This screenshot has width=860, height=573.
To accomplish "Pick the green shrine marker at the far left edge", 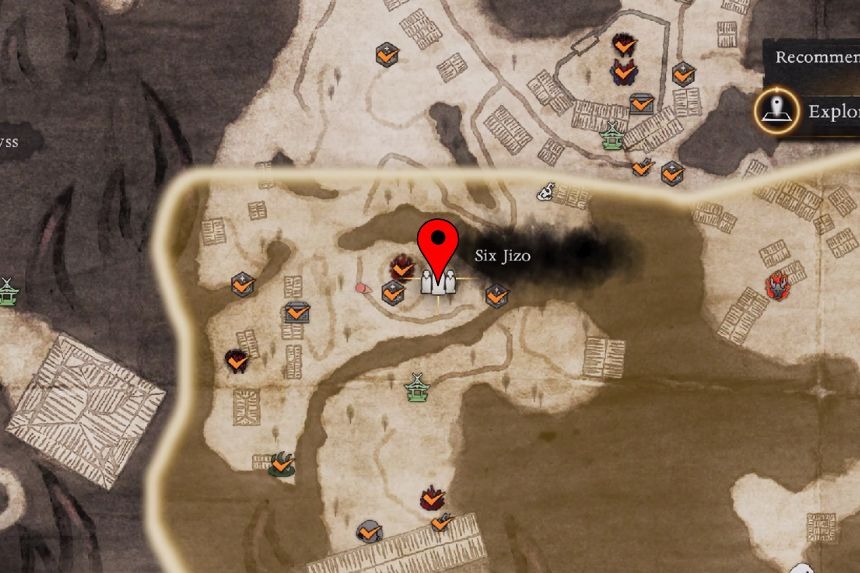I will [8, 291].
